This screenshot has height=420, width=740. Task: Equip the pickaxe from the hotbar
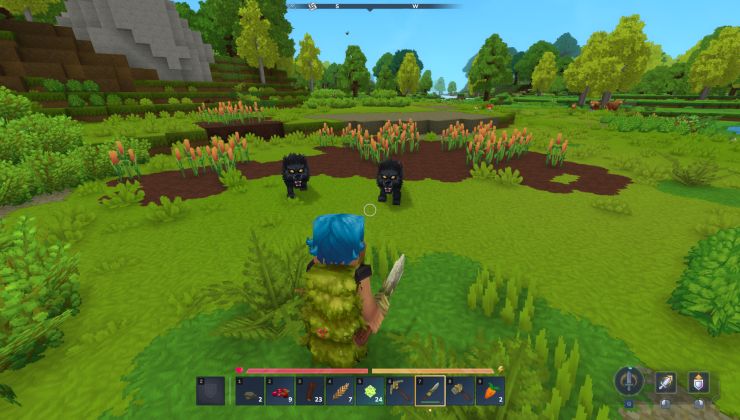400,390
